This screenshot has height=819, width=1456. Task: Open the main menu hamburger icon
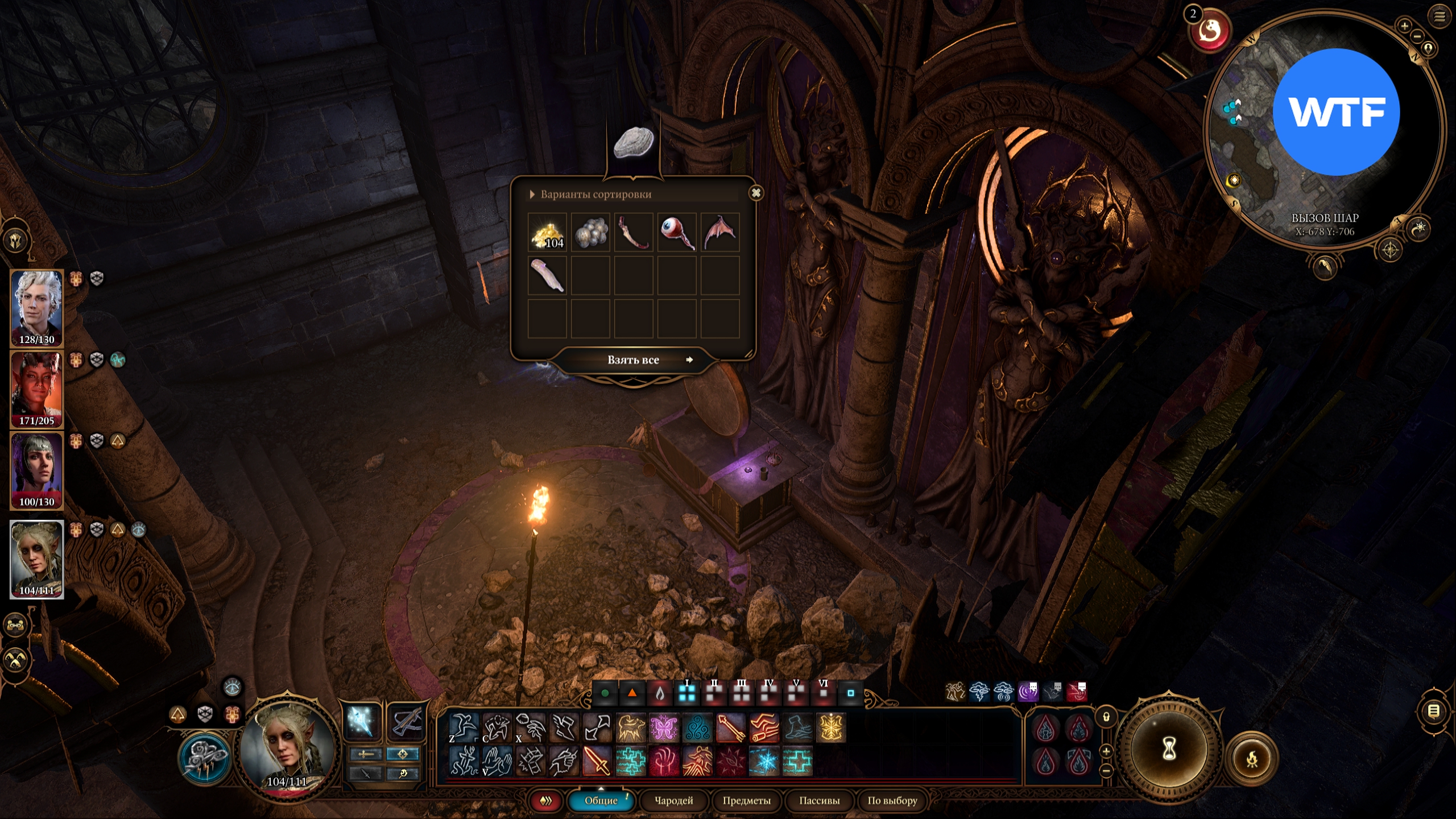click(1440, 16)
